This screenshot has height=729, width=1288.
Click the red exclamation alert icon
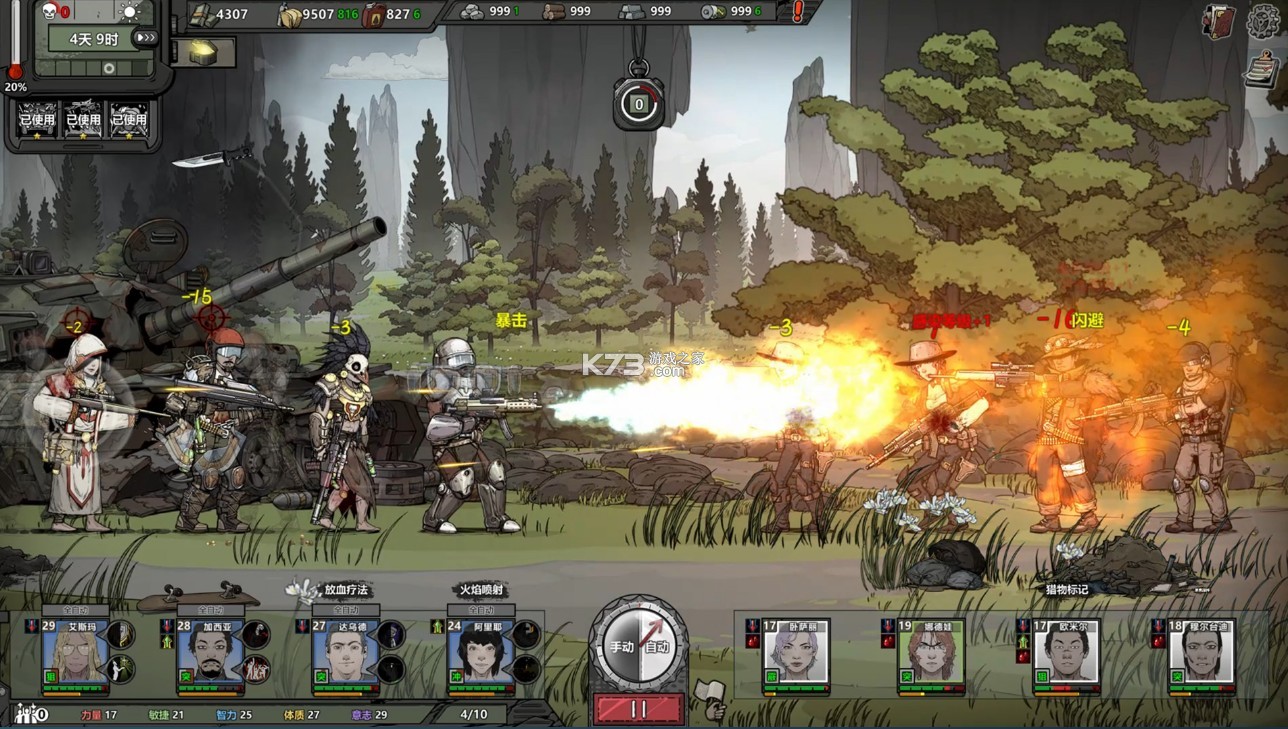pos(798,13)
